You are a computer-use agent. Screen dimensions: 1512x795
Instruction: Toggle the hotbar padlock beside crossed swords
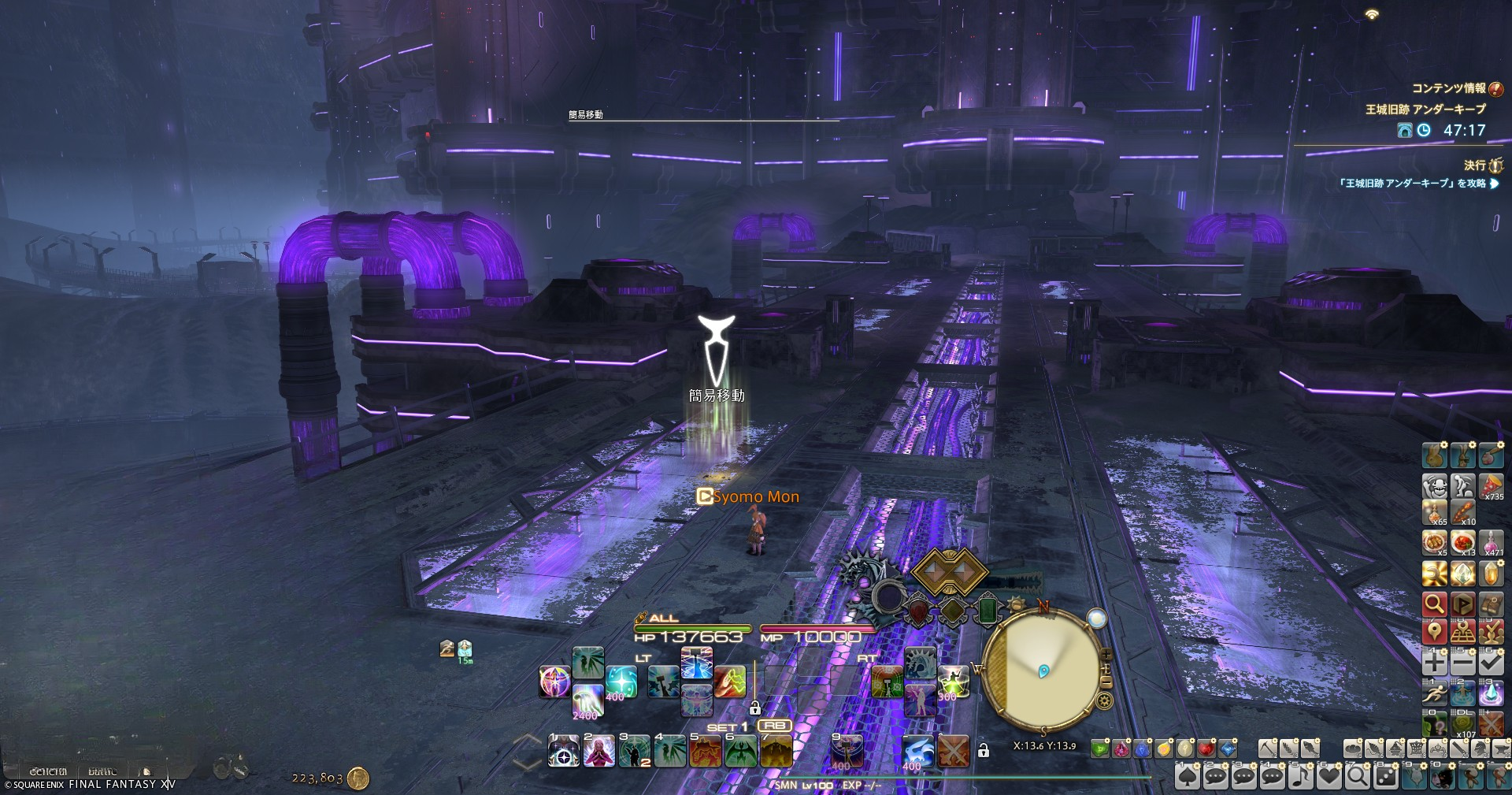coord(983,751)
